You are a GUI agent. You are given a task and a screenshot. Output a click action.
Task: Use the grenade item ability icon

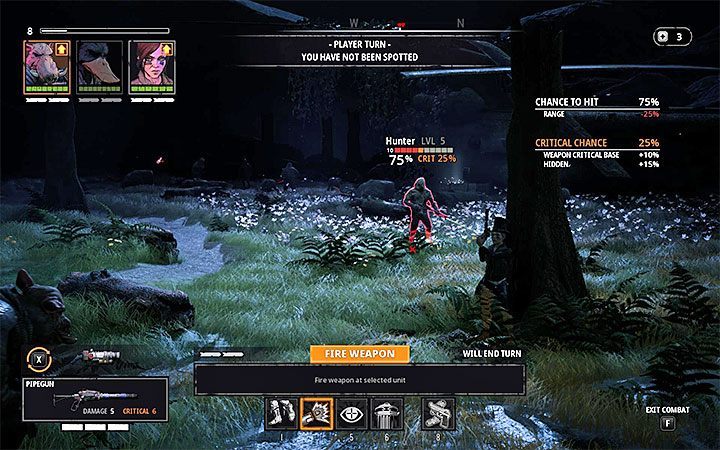[438, 412]
